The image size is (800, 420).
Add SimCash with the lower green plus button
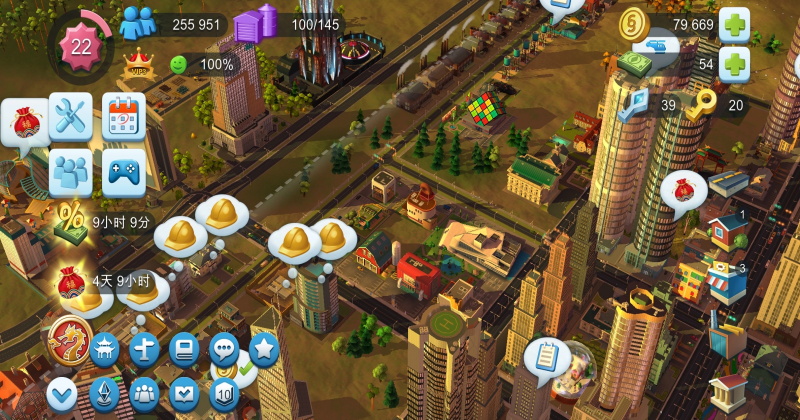click(x=735, y=64)
